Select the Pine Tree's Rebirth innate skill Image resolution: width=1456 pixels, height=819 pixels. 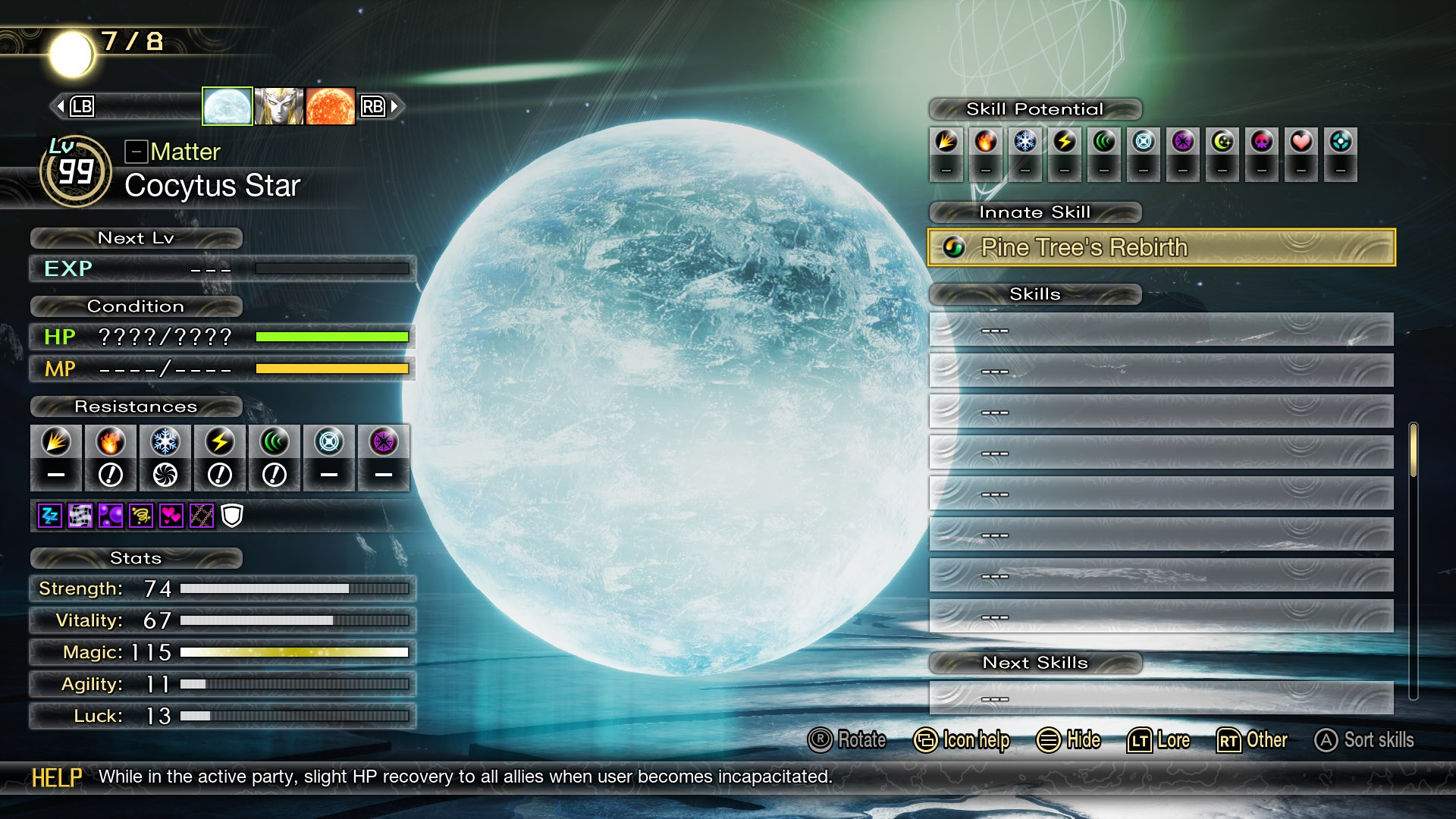[1160, 247]
